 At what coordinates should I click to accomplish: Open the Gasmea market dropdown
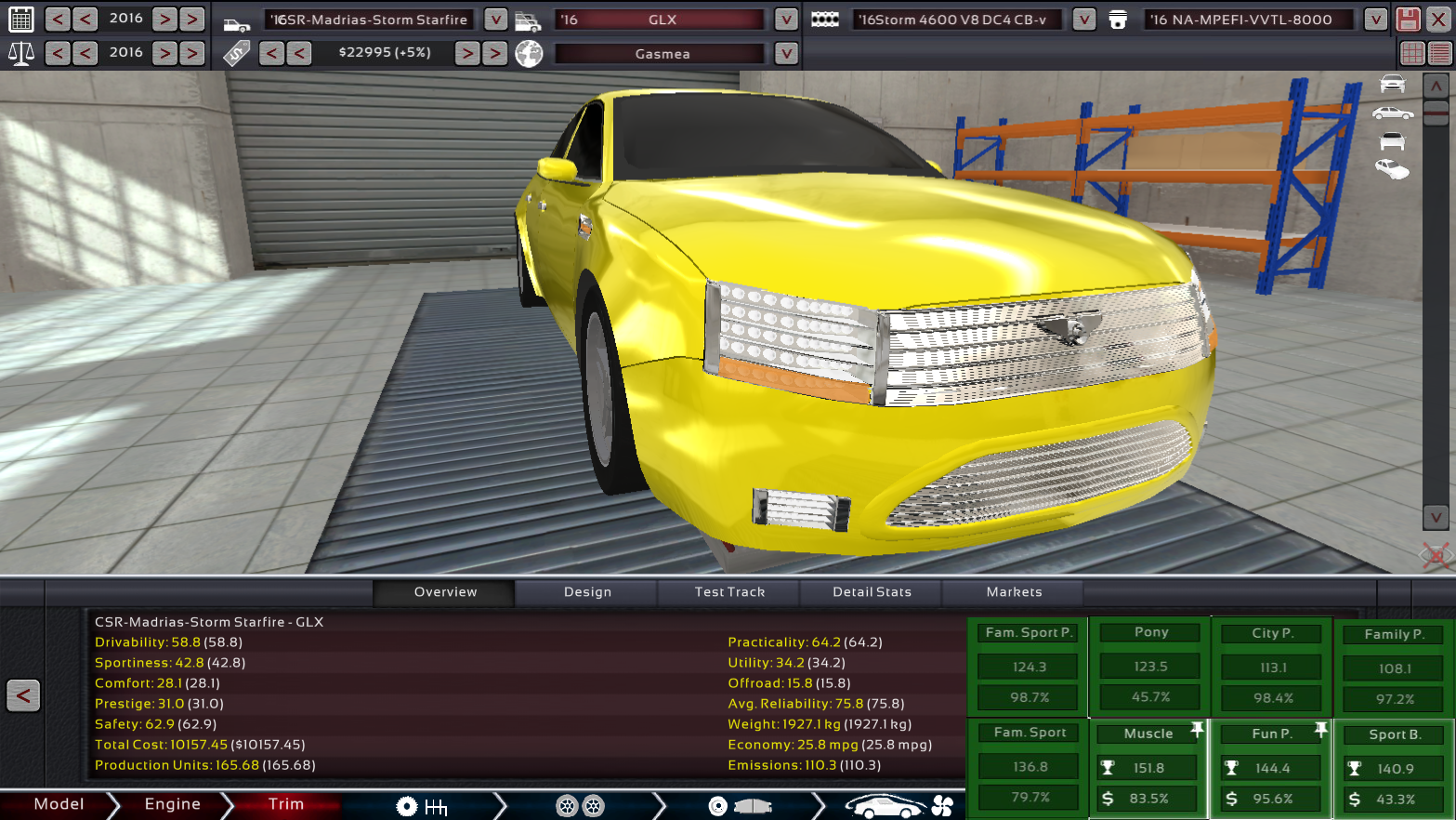[785, 53]
